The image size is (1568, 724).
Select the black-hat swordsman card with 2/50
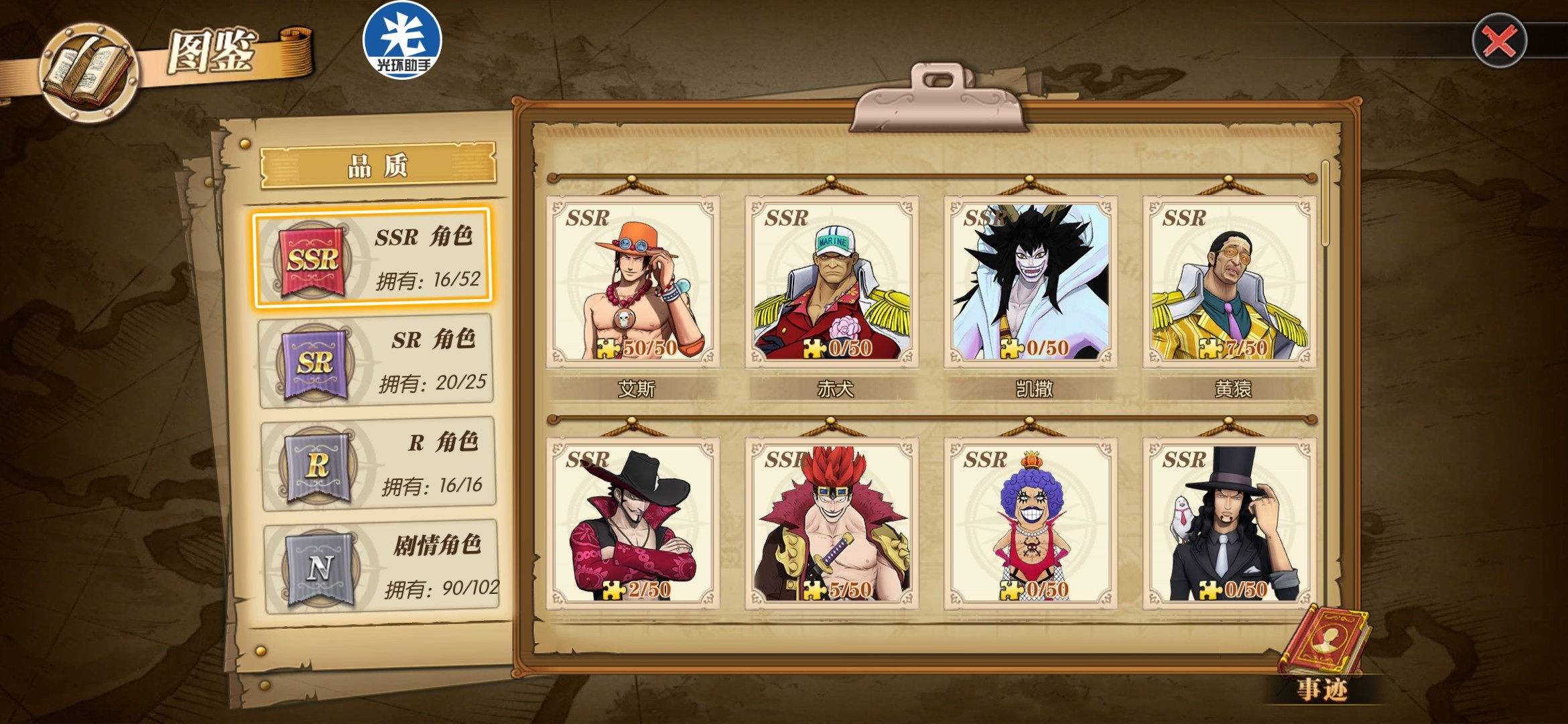[x=633, y=524]
